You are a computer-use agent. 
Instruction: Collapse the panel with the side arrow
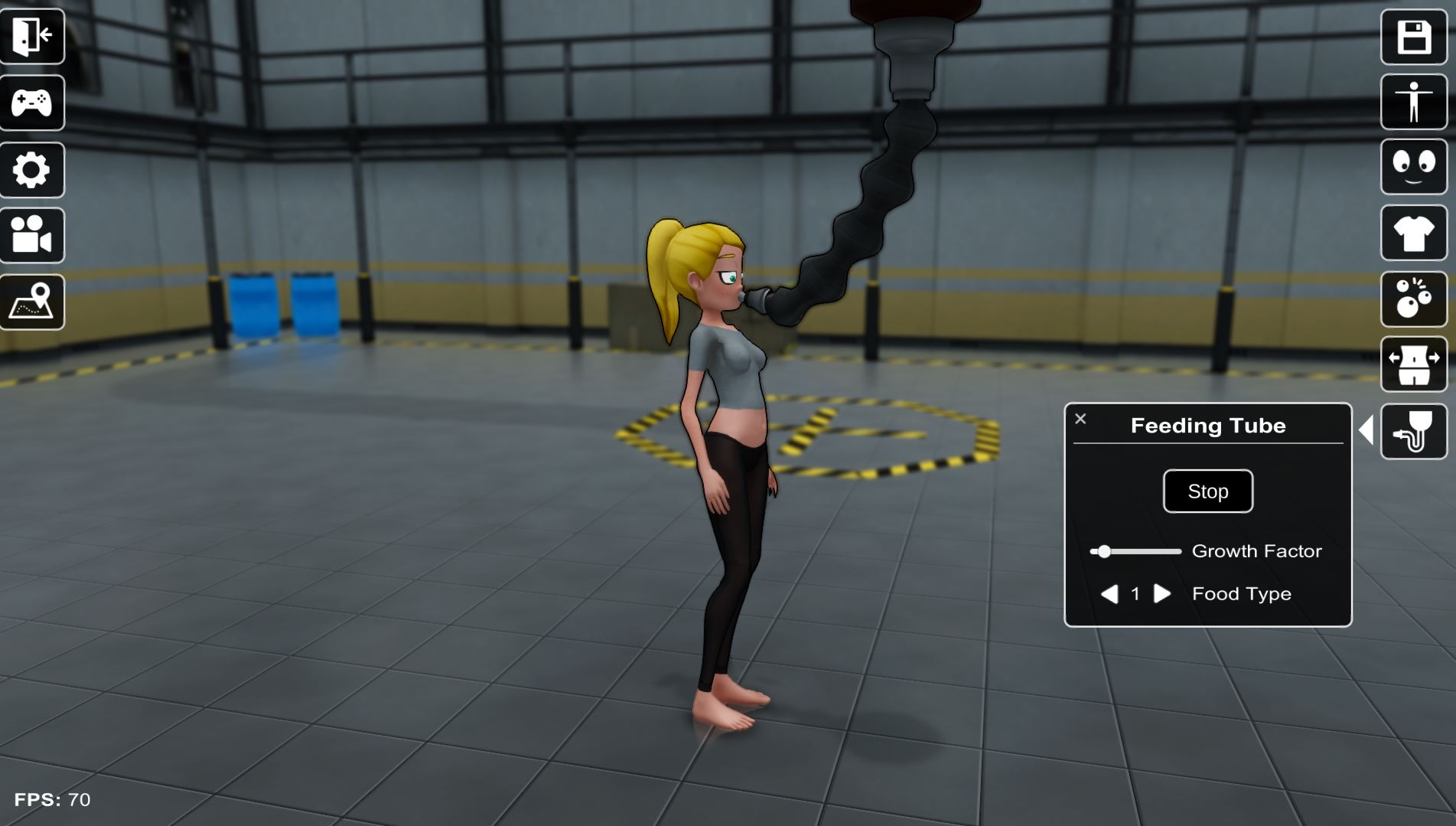[1366, 429]
